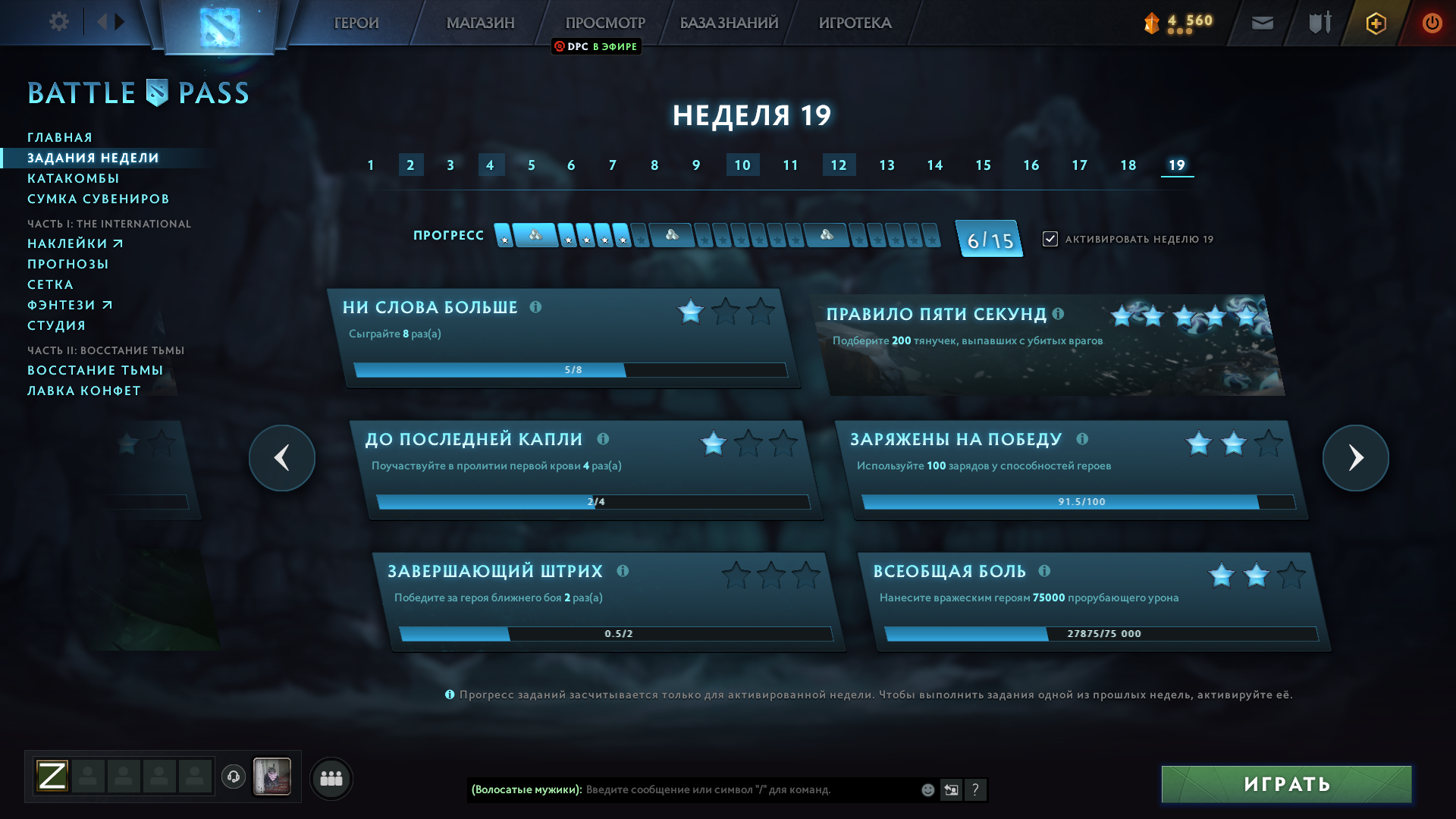Switch to week 10 tab
The width and height of the screenshot is (1456, 819).
[742, 165]
